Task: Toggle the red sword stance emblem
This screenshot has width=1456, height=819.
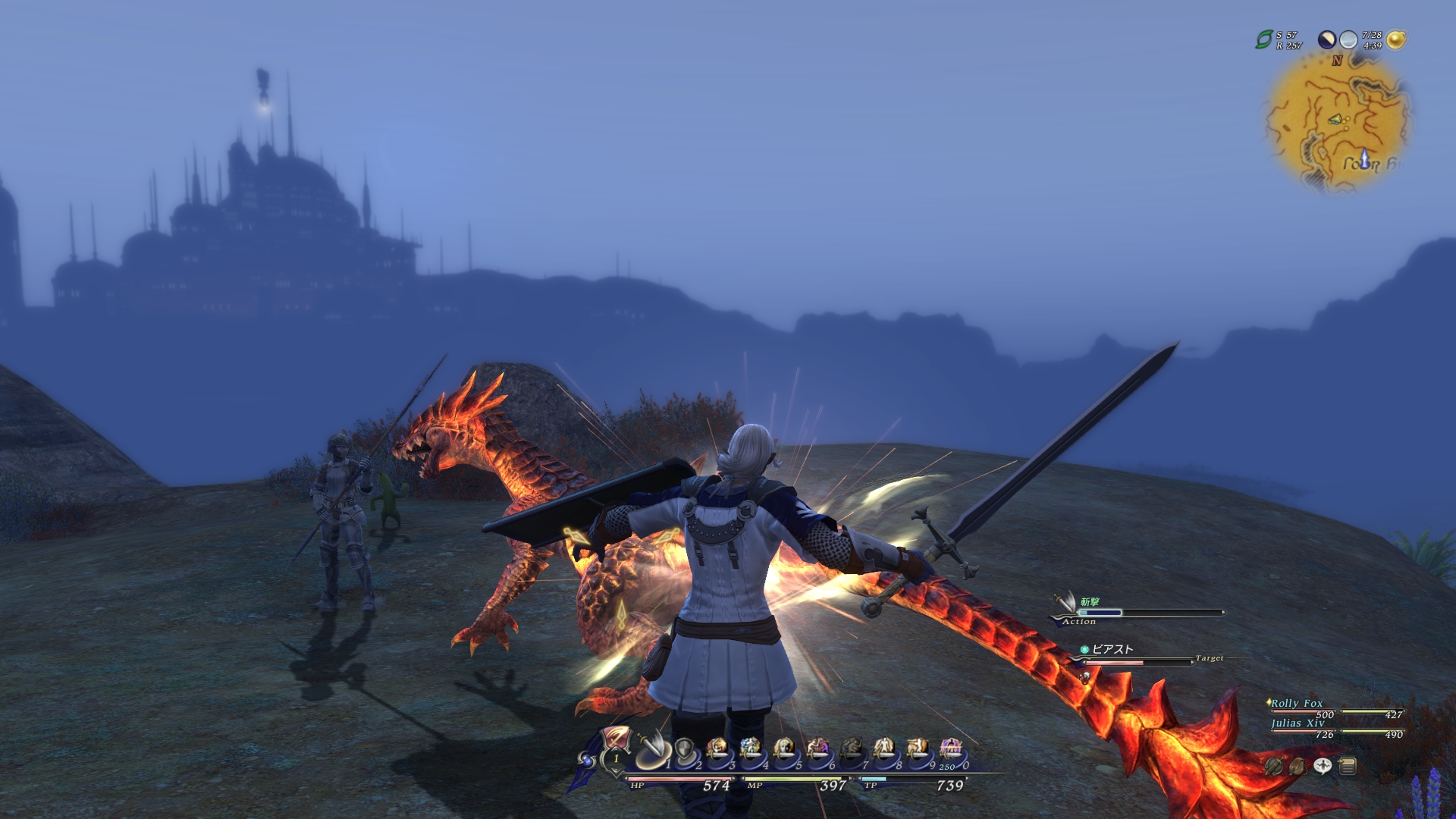Action: 615,740
